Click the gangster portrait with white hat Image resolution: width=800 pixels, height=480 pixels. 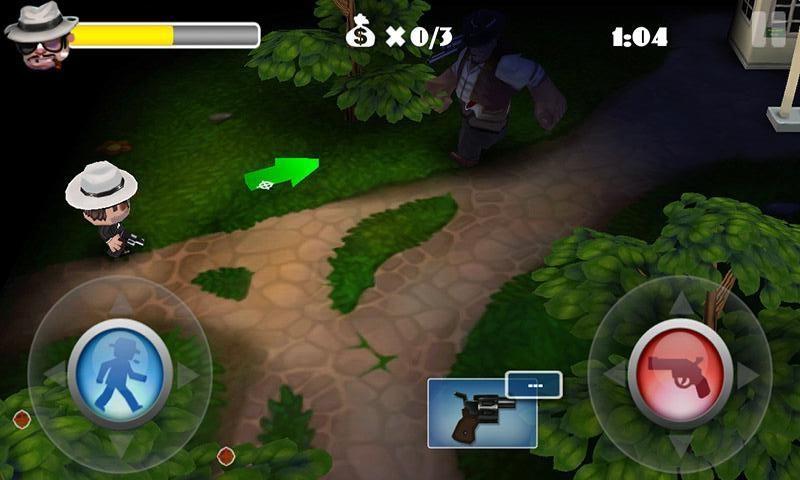tap(38, 35)
